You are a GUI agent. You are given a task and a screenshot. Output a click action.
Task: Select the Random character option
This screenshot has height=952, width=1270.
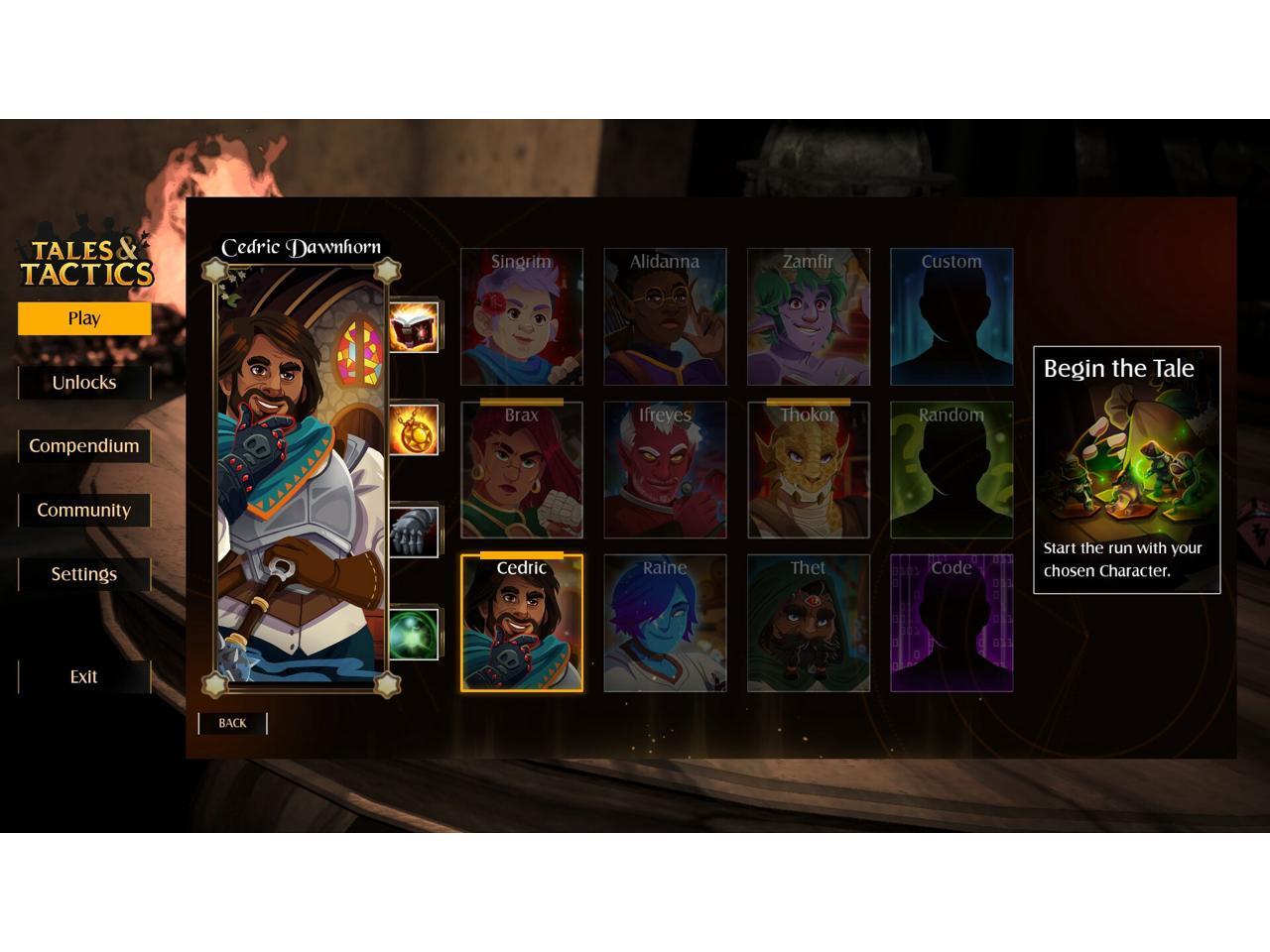(952, 470)
